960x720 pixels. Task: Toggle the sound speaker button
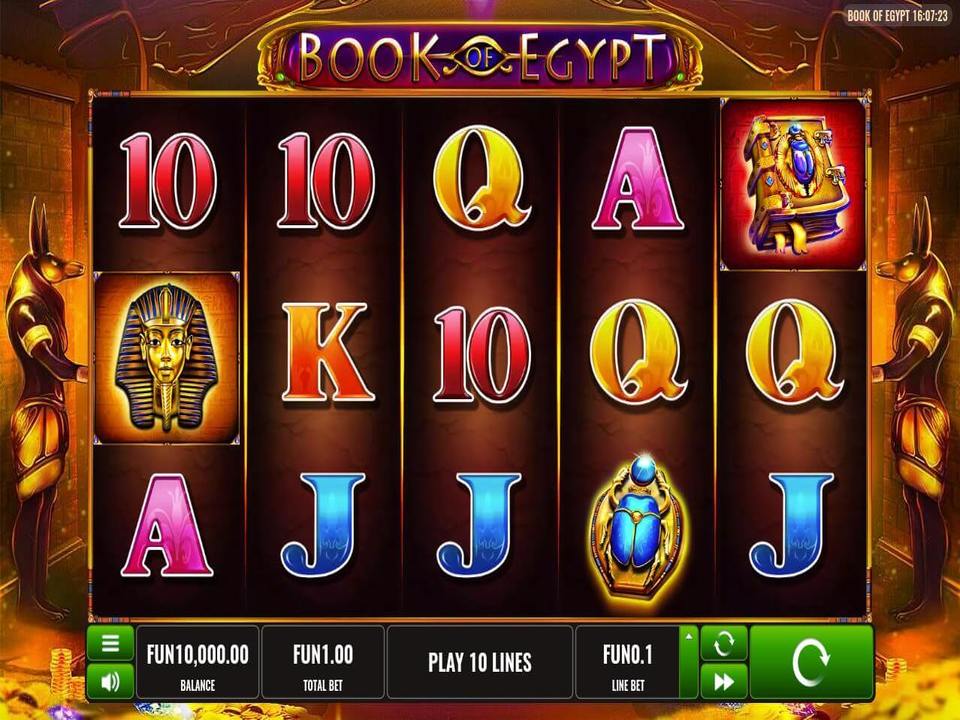click(x=110, y=682)
